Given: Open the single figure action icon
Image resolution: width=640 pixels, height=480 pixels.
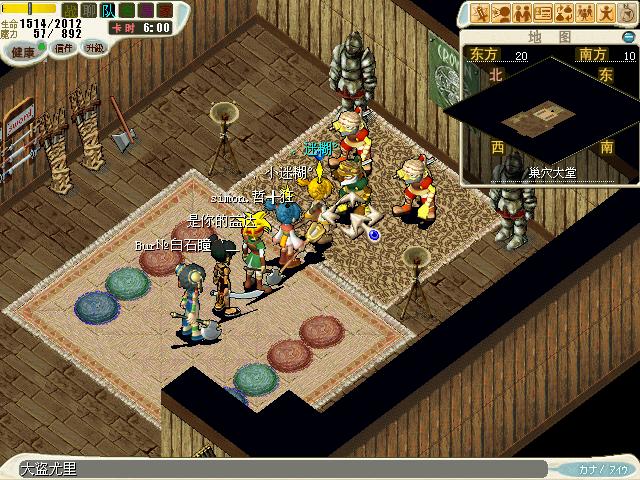Looking at the screenshot, I should 606,13.
